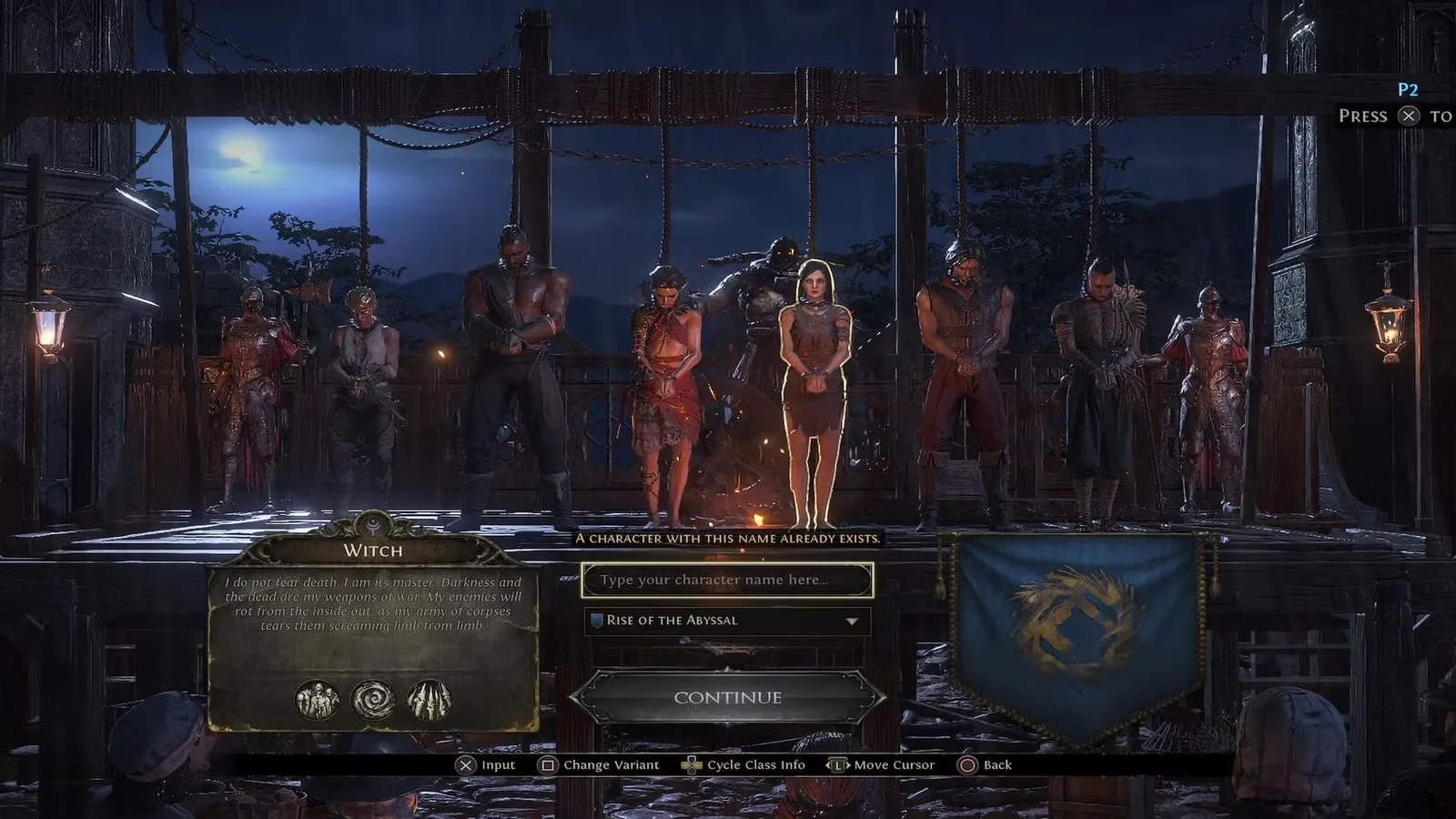This screenshot has width=1456, height=819.
Task: Click the character name input field
Action: (x=727, y=581)
